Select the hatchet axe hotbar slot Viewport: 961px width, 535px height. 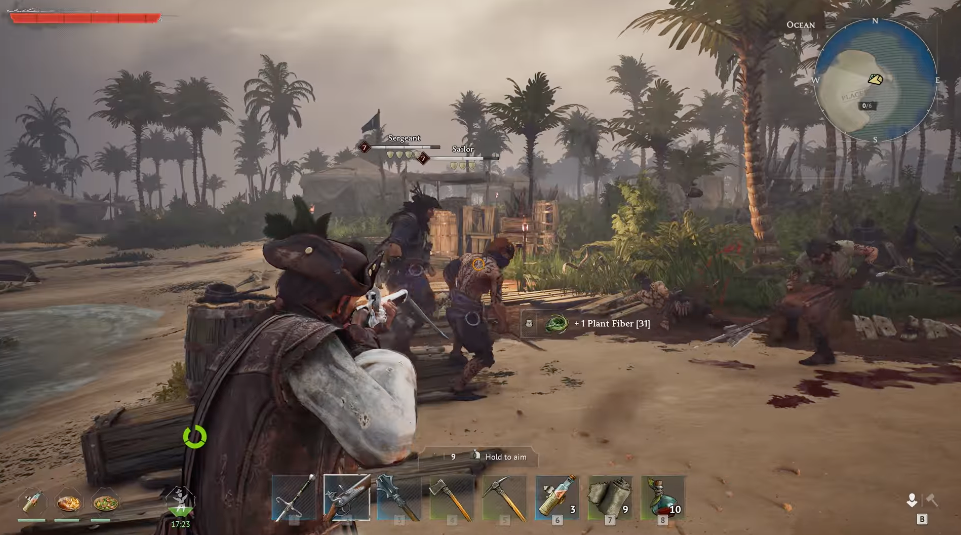click(452, 497)
